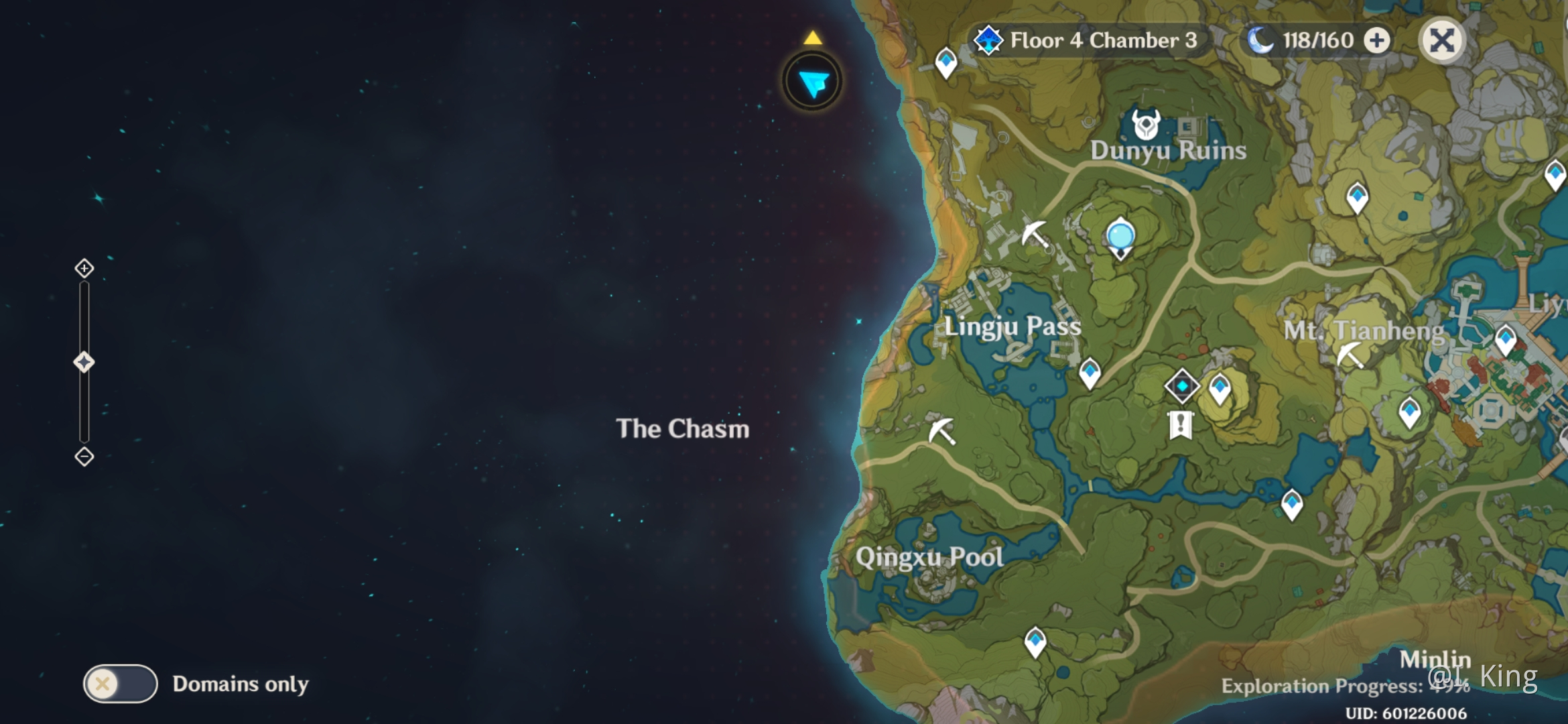Select the pickaxe ore marker near Mt. Tianheng
This screenshot has height=724, width=1568.
click(x=1350, y=355)
